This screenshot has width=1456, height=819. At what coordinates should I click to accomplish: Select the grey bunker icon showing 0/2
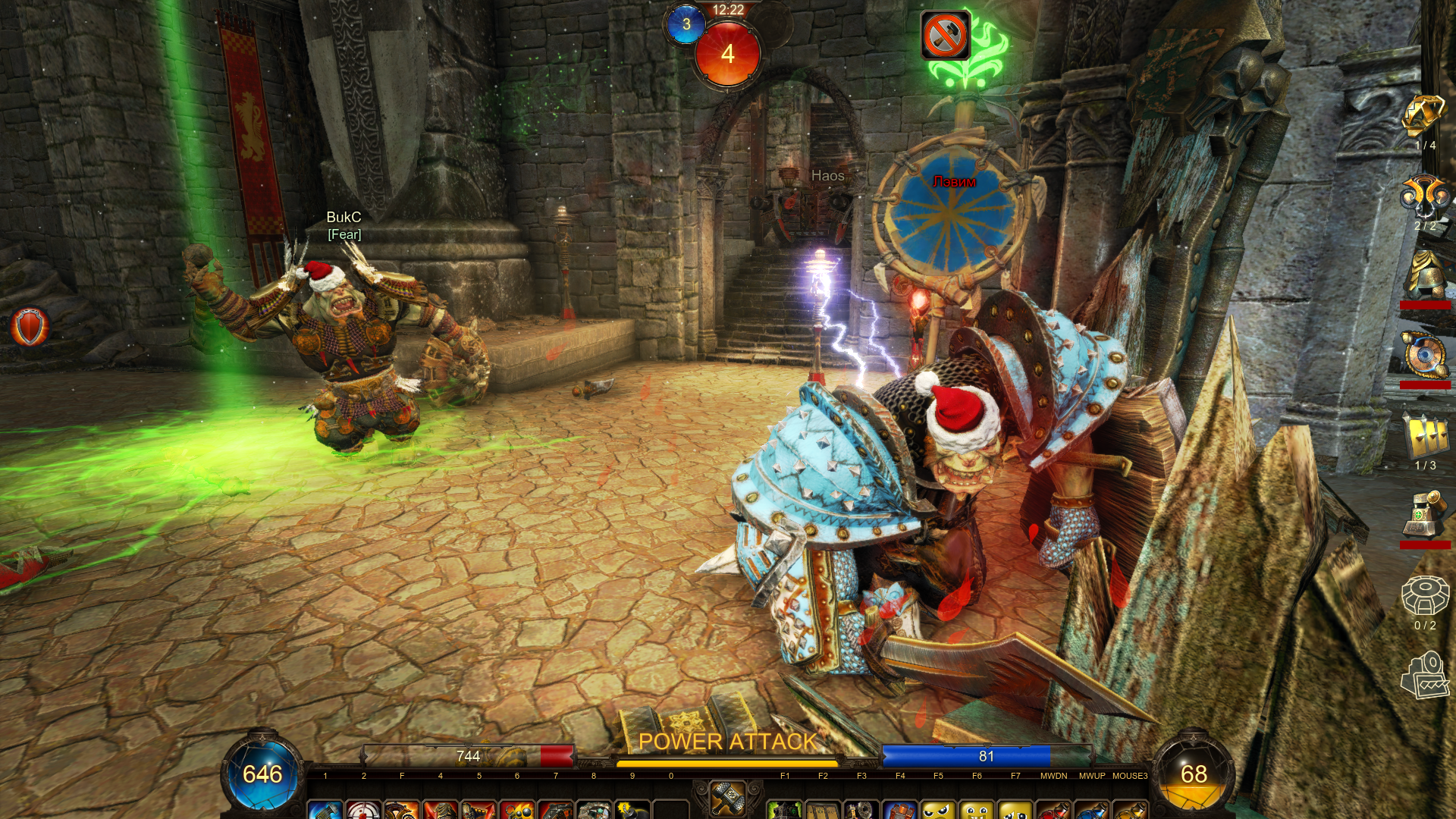coord(1424,596)
